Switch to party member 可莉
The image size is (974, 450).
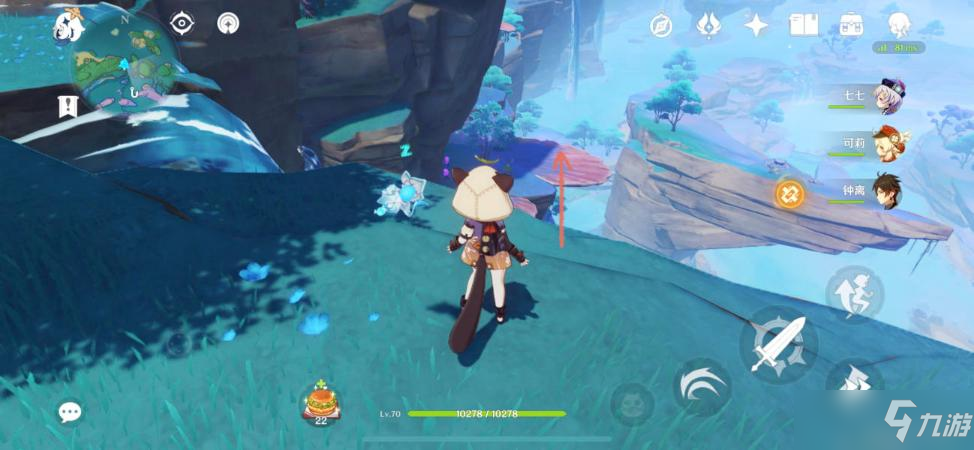(x=886, y=144)
